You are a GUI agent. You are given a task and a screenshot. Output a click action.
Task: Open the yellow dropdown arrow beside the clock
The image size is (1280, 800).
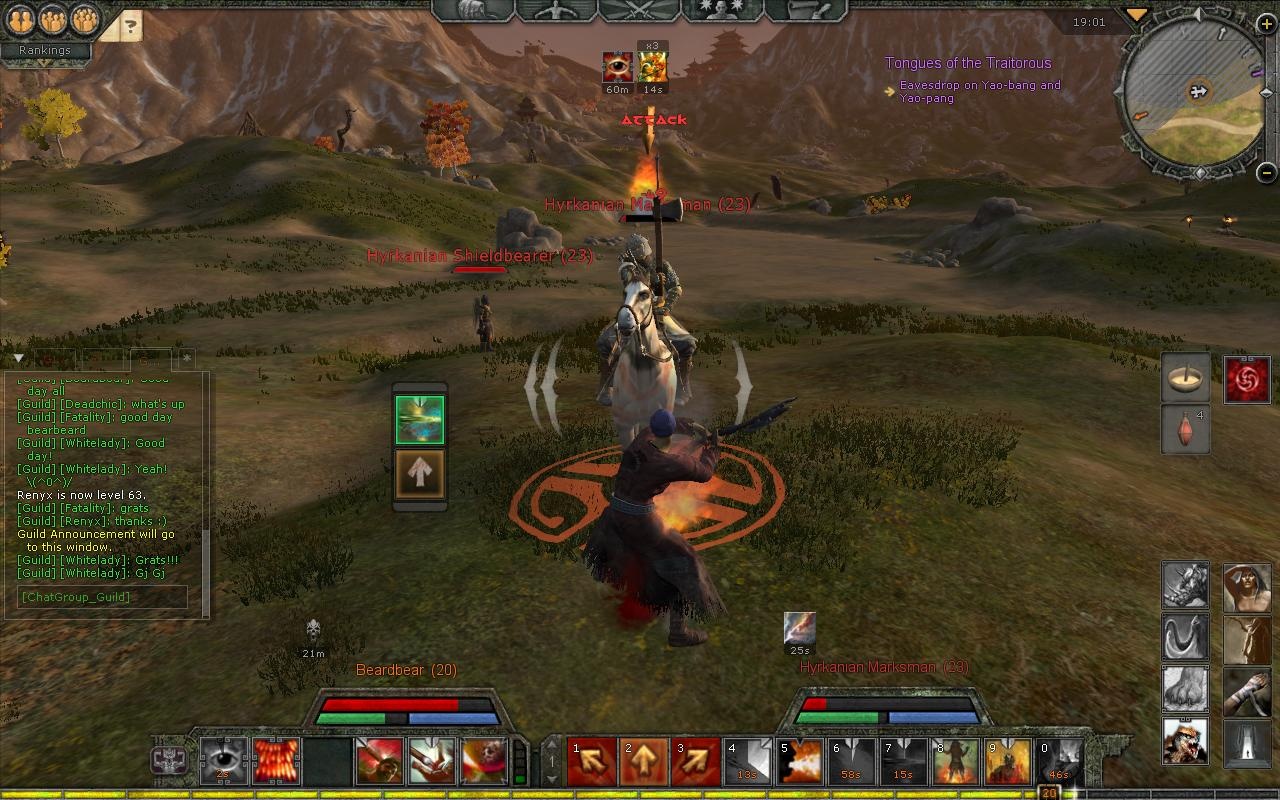click(x=1137, y=14)
